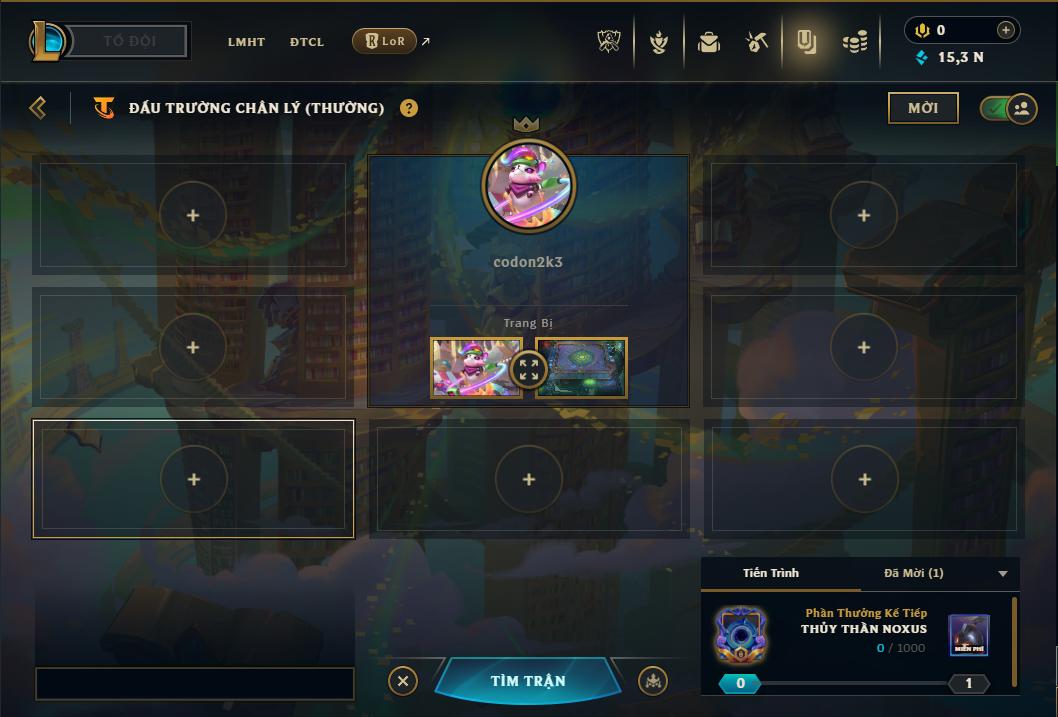Click codon2k3's avatar portrait
Viewport: 1058px width, 717px height.
(528, 186)
